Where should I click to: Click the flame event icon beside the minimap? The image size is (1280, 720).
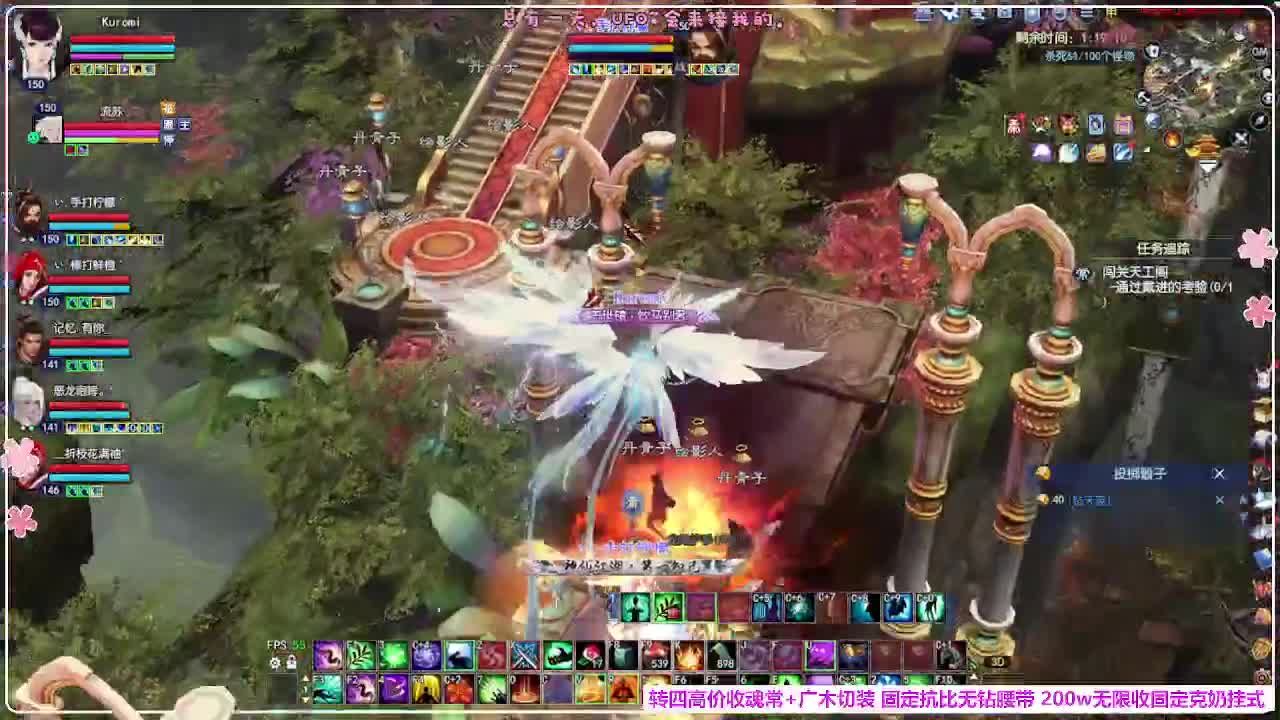click(x=1171, y=138)
